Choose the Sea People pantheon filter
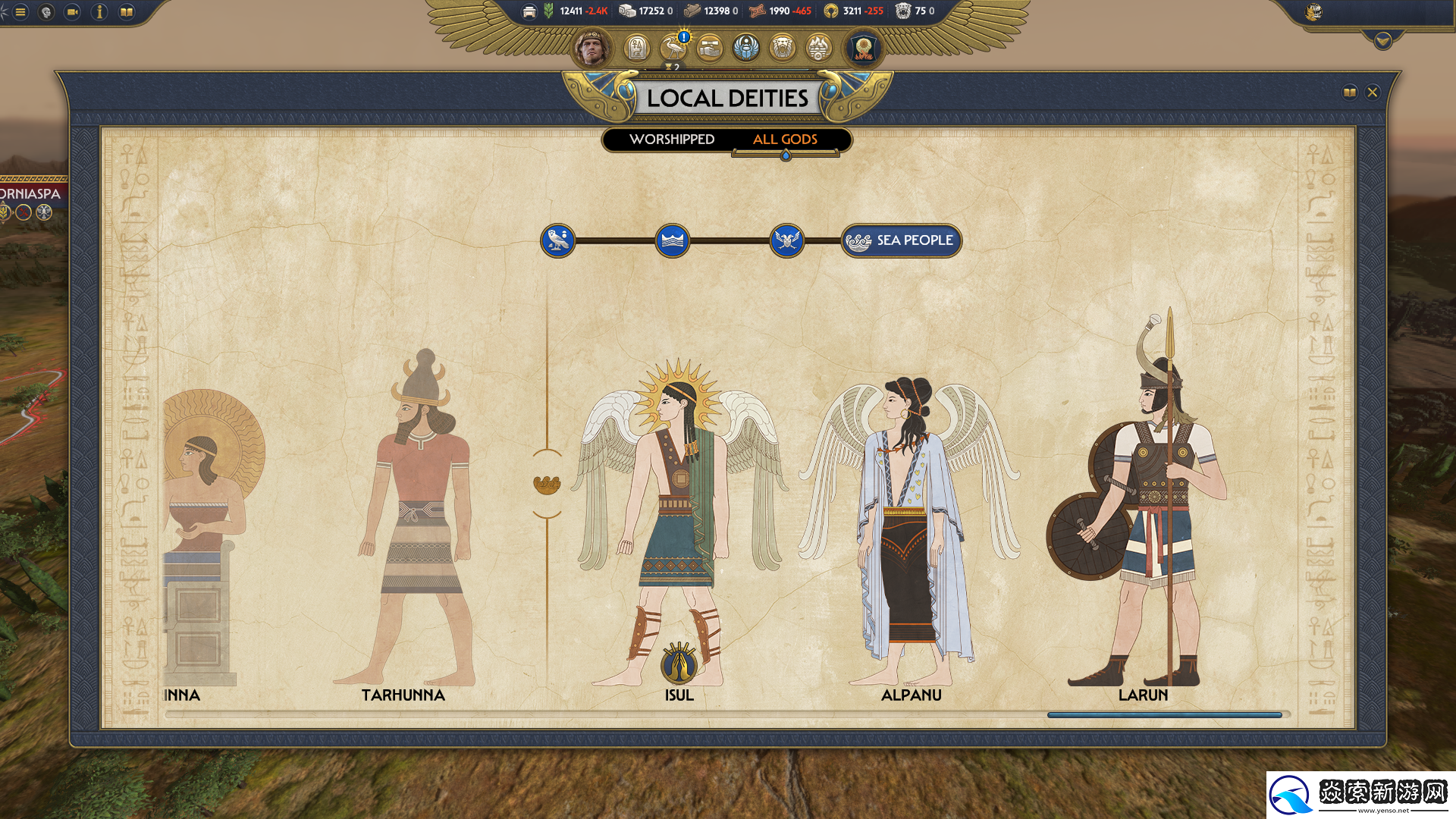Image resolution: width=1456 pixels, height=819 pixels. point(901,240)
